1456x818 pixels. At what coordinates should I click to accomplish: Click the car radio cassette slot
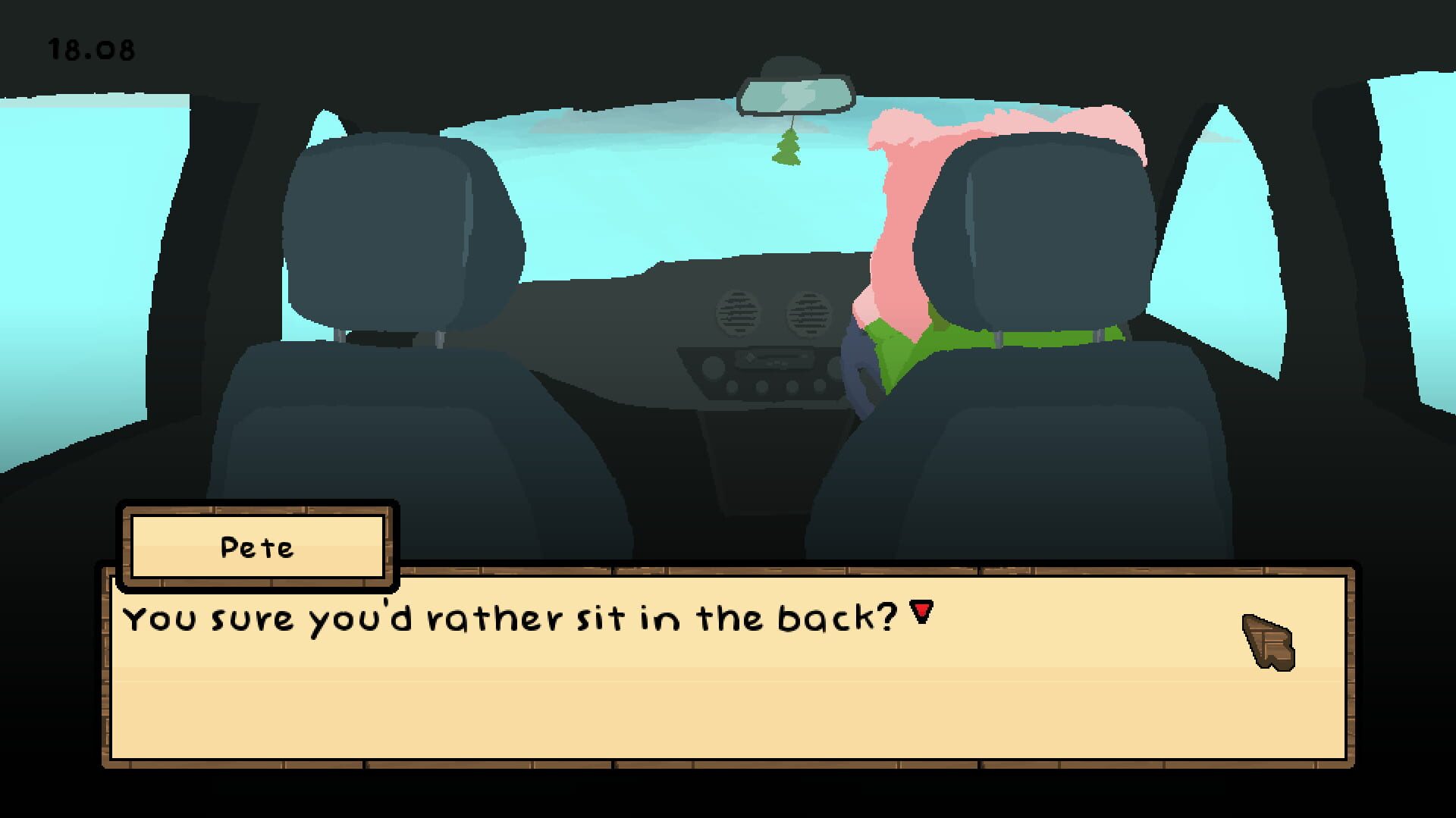(x=780, y=356)
